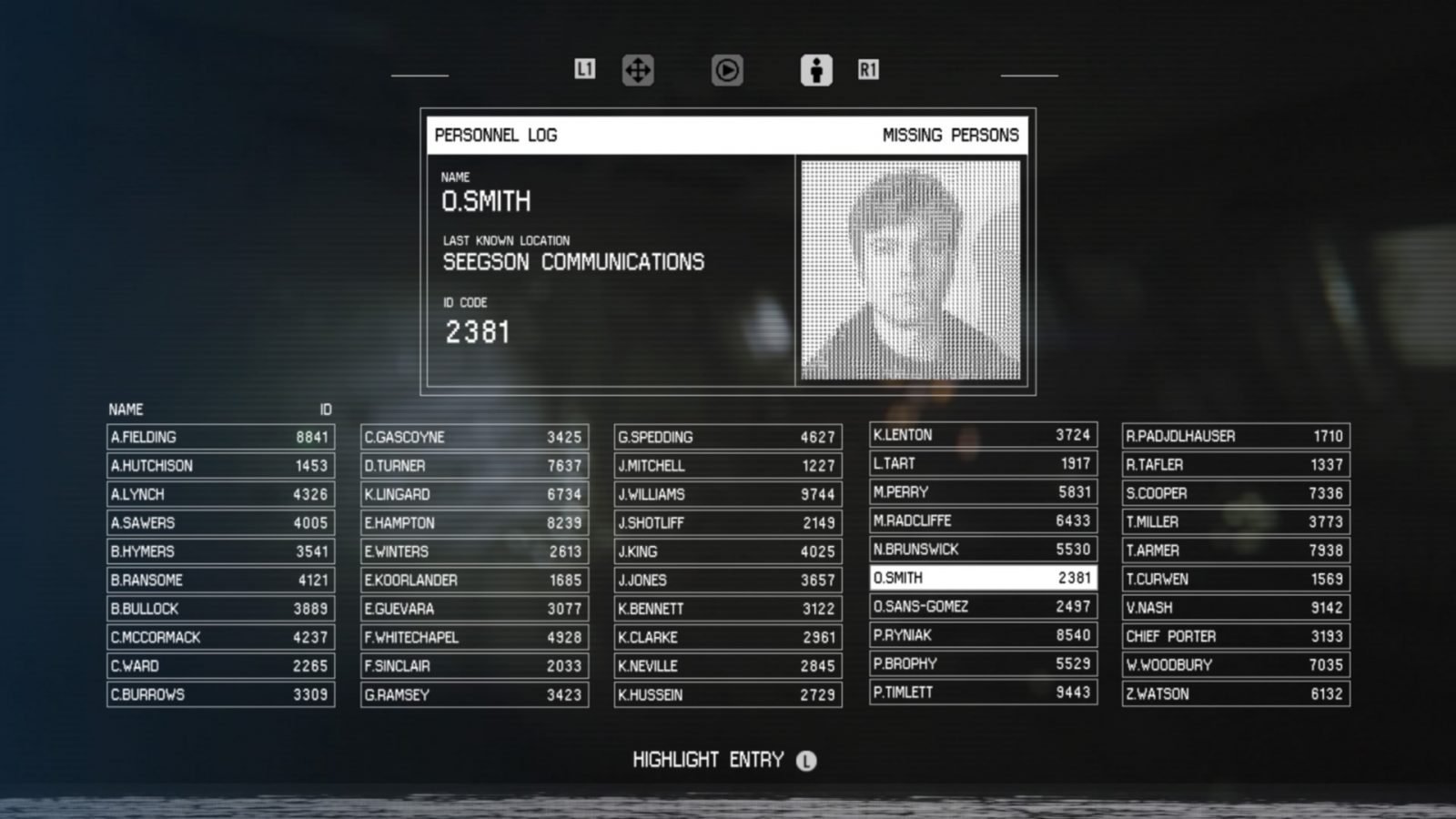Select the four-arrow navigation icon at top

640,69
